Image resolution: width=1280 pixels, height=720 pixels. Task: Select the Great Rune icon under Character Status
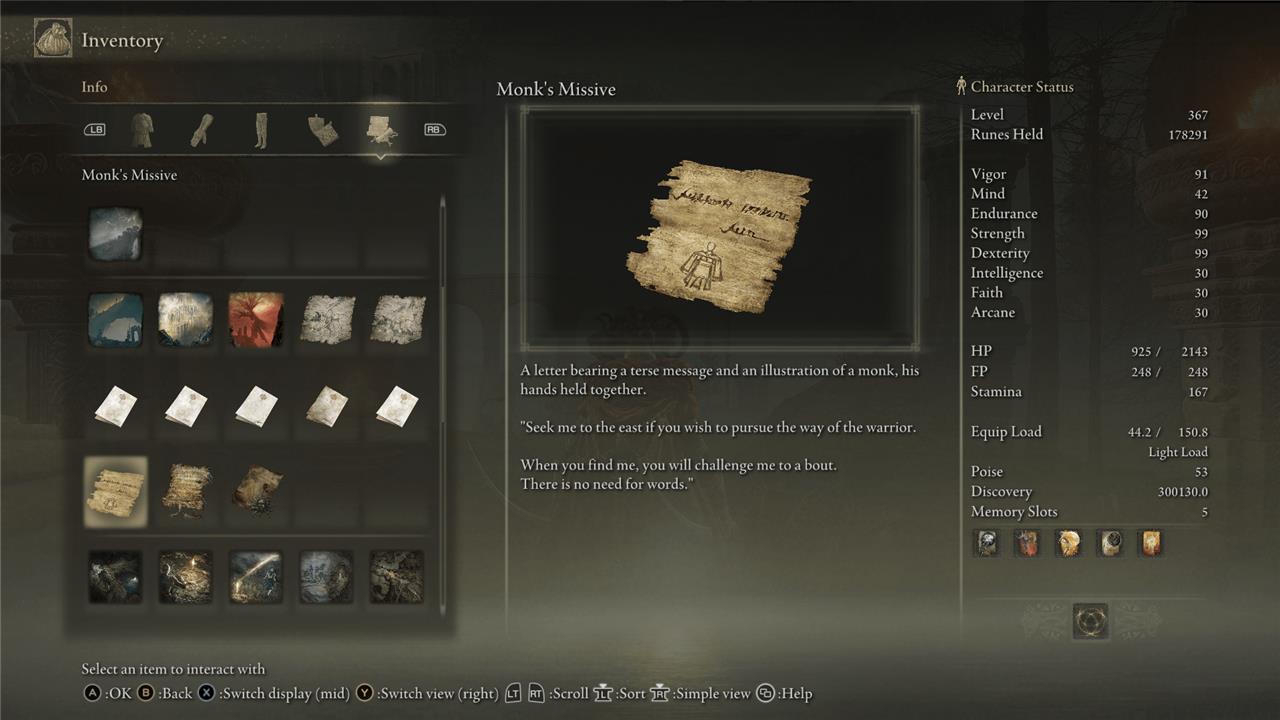point(1089,621)
